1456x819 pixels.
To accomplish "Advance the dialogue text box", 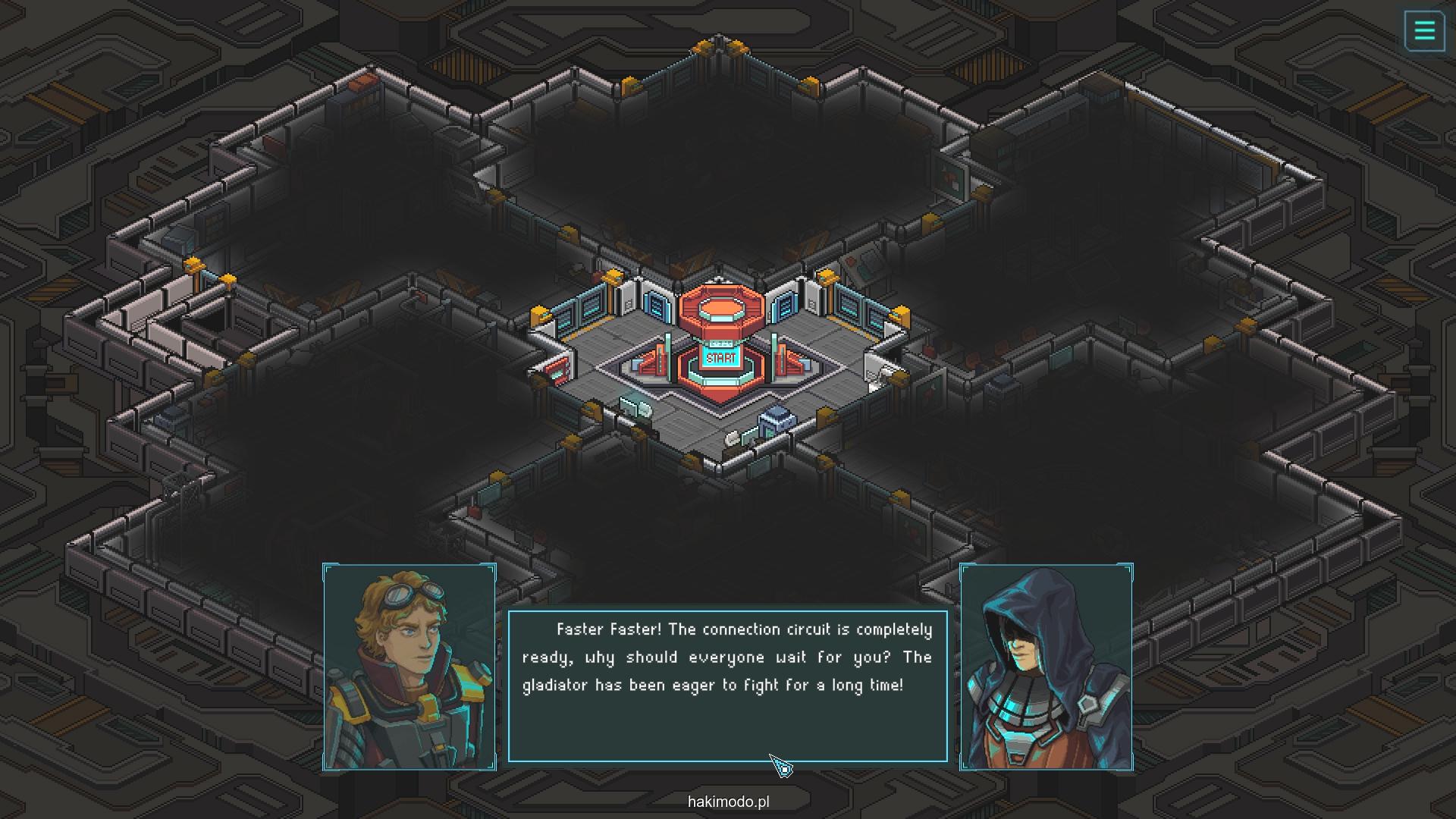I will [x=727, y=685].
